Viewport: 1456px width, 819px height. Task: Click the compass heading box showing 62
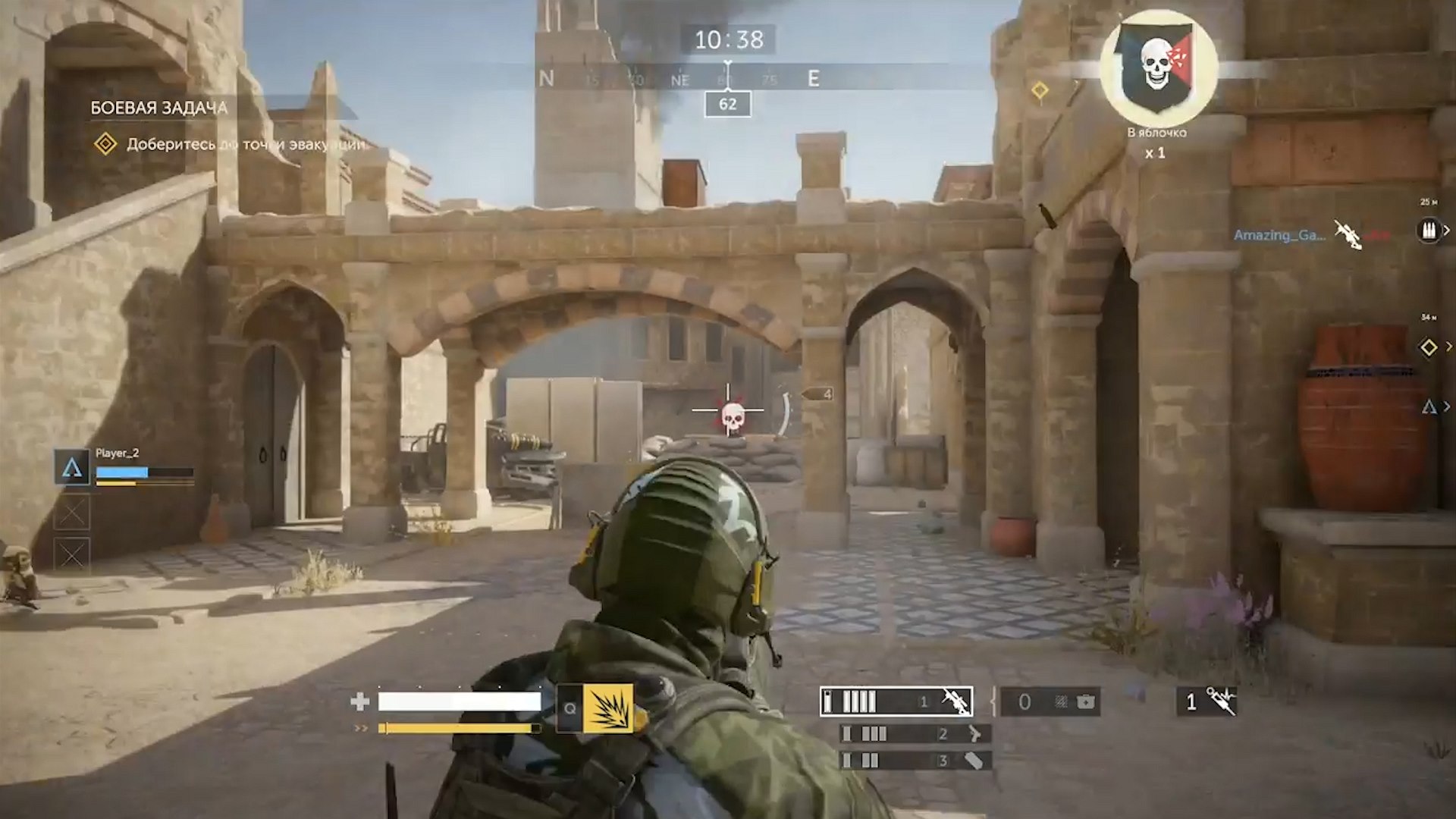click(727, 104)
